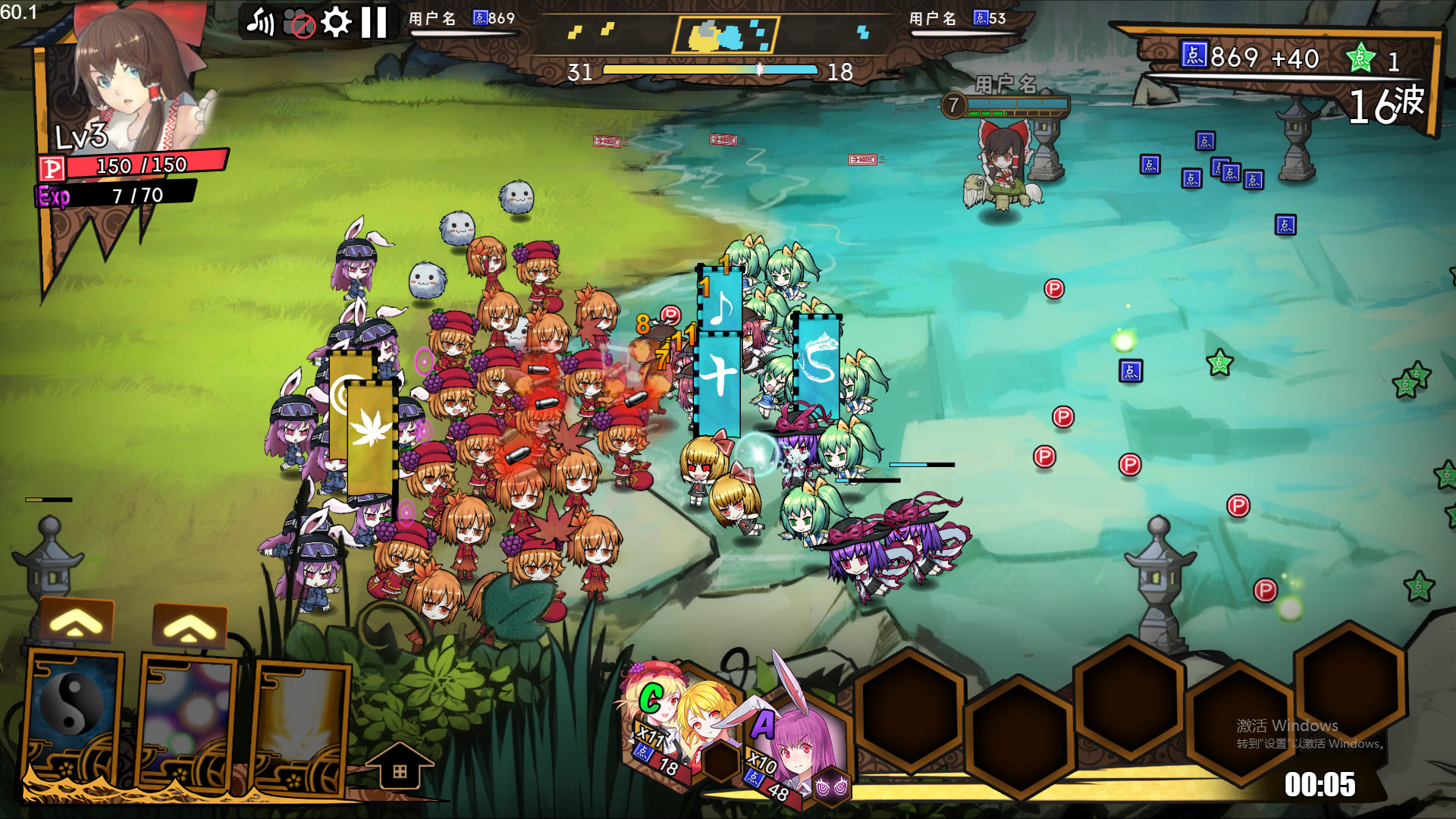Mute the background music
Image resolution: width=1456 pixels, height=819 pixels.
(261, 22)
